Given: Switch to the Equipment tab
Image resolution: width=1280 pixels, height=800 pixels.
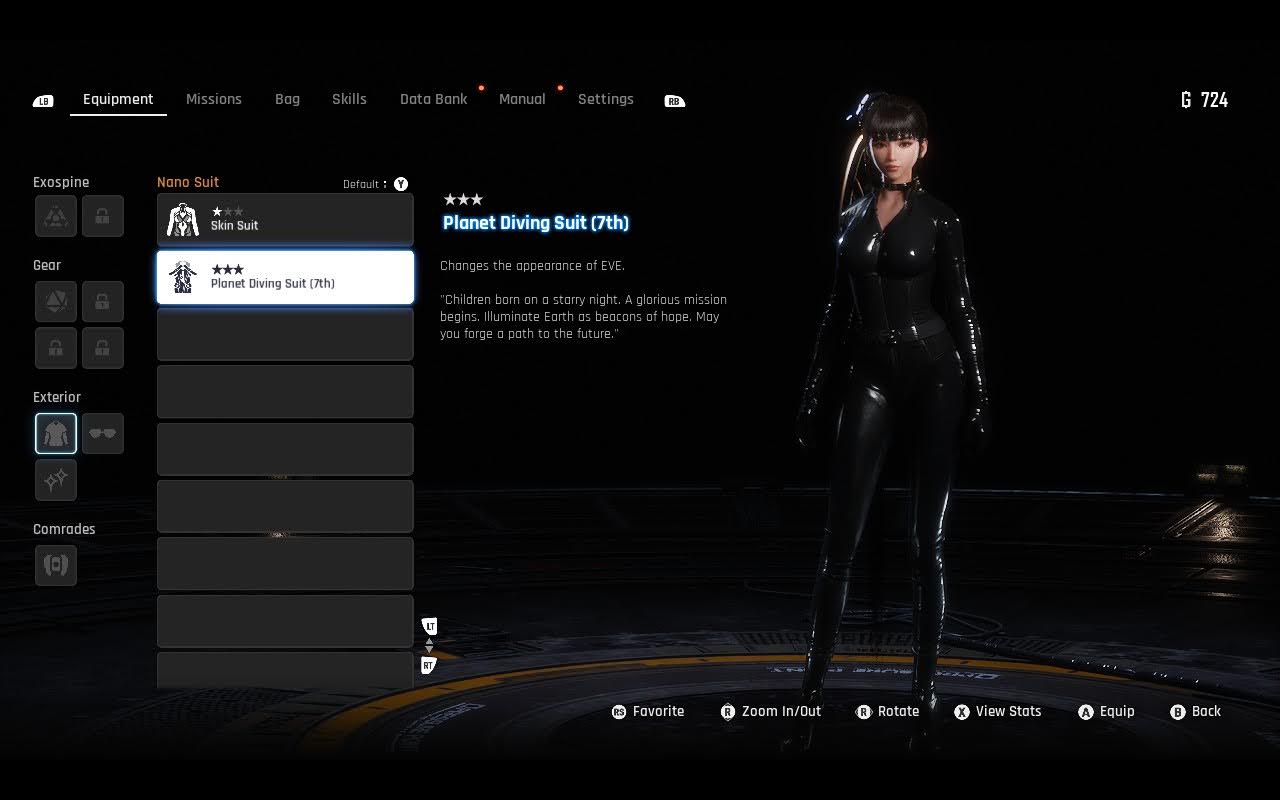Looking at the screenshot, I should pos(118,99).
